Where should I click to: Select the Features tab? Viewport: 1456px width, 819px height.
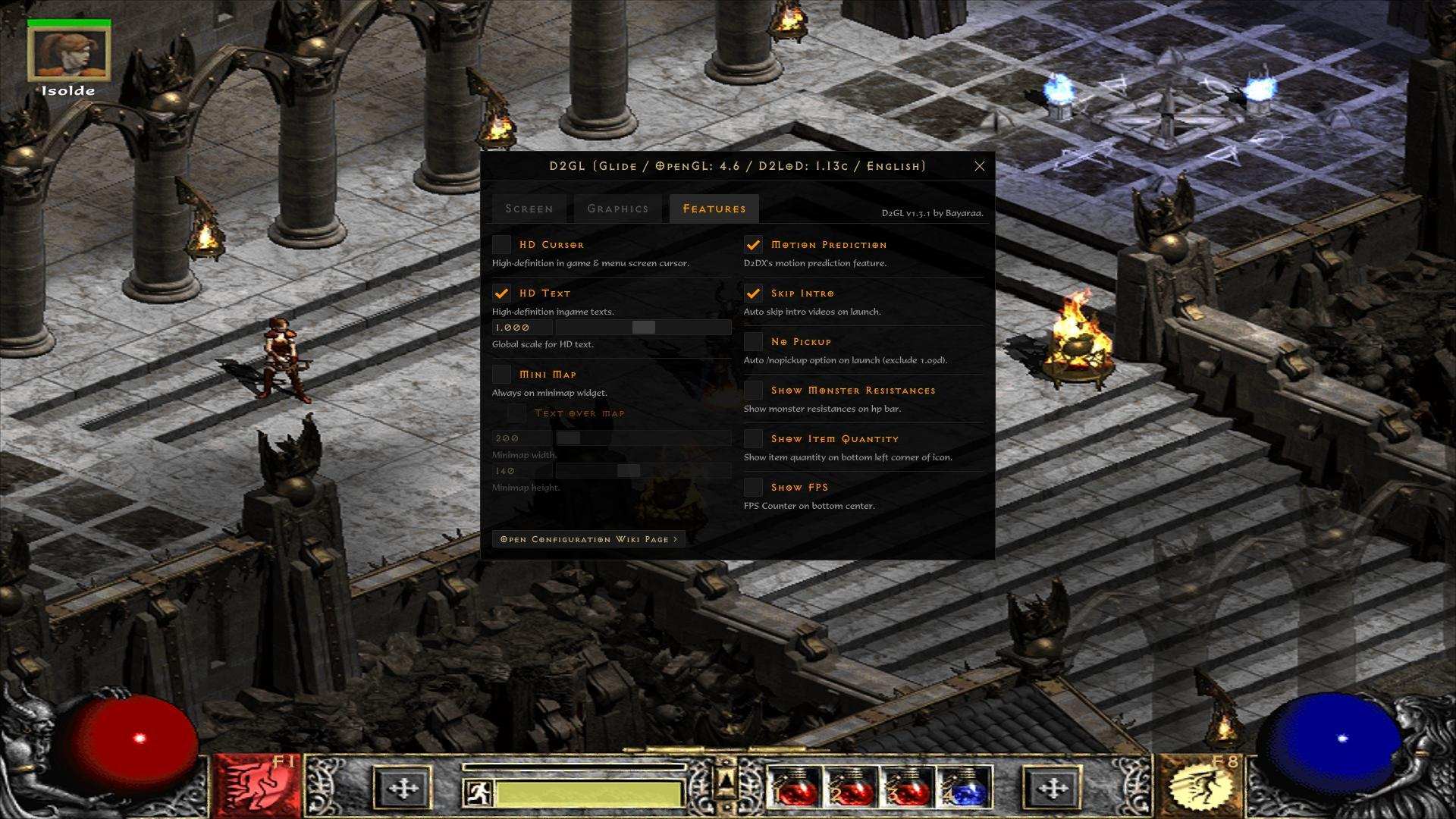pos(714,209)
